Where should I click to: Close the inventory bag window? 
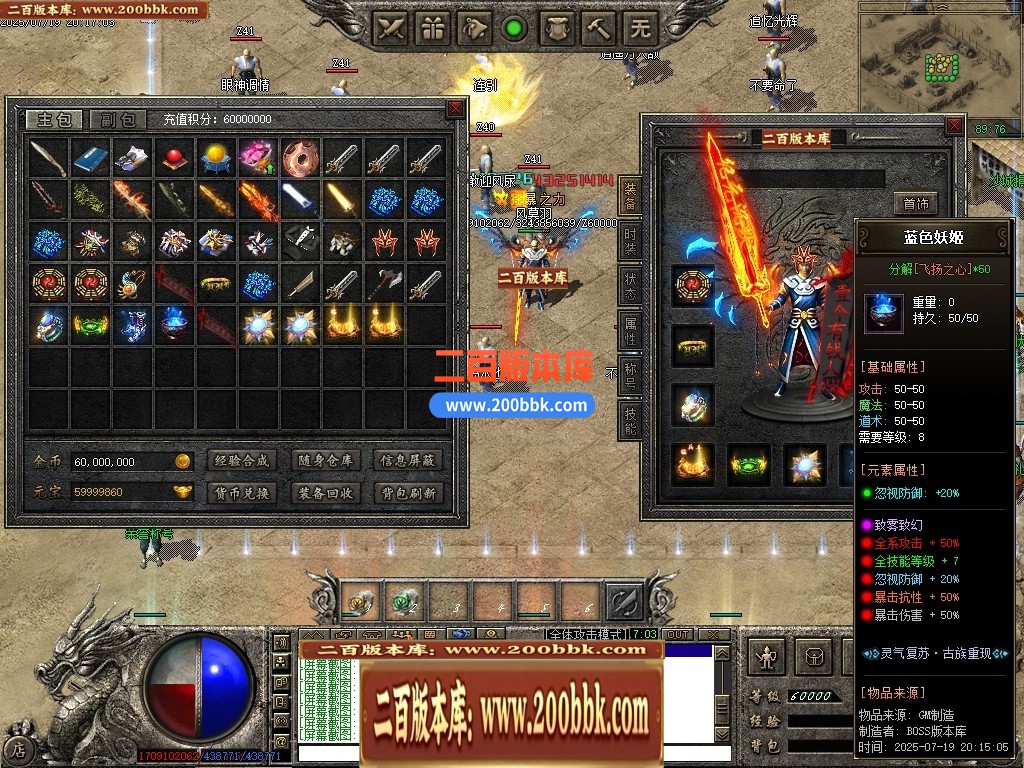455,107
